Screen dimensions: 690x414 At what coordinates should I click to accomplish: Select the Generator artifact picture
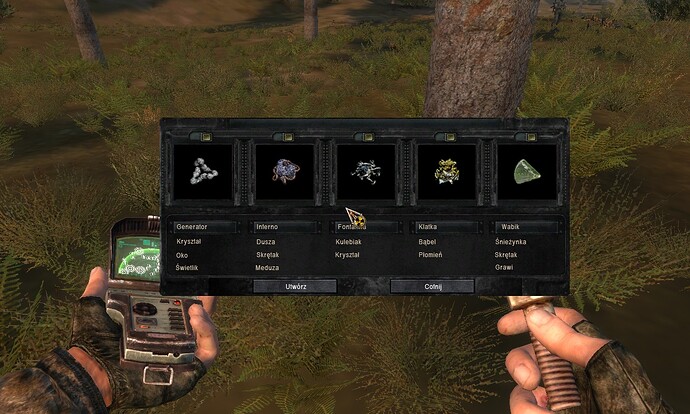point(204,170)
